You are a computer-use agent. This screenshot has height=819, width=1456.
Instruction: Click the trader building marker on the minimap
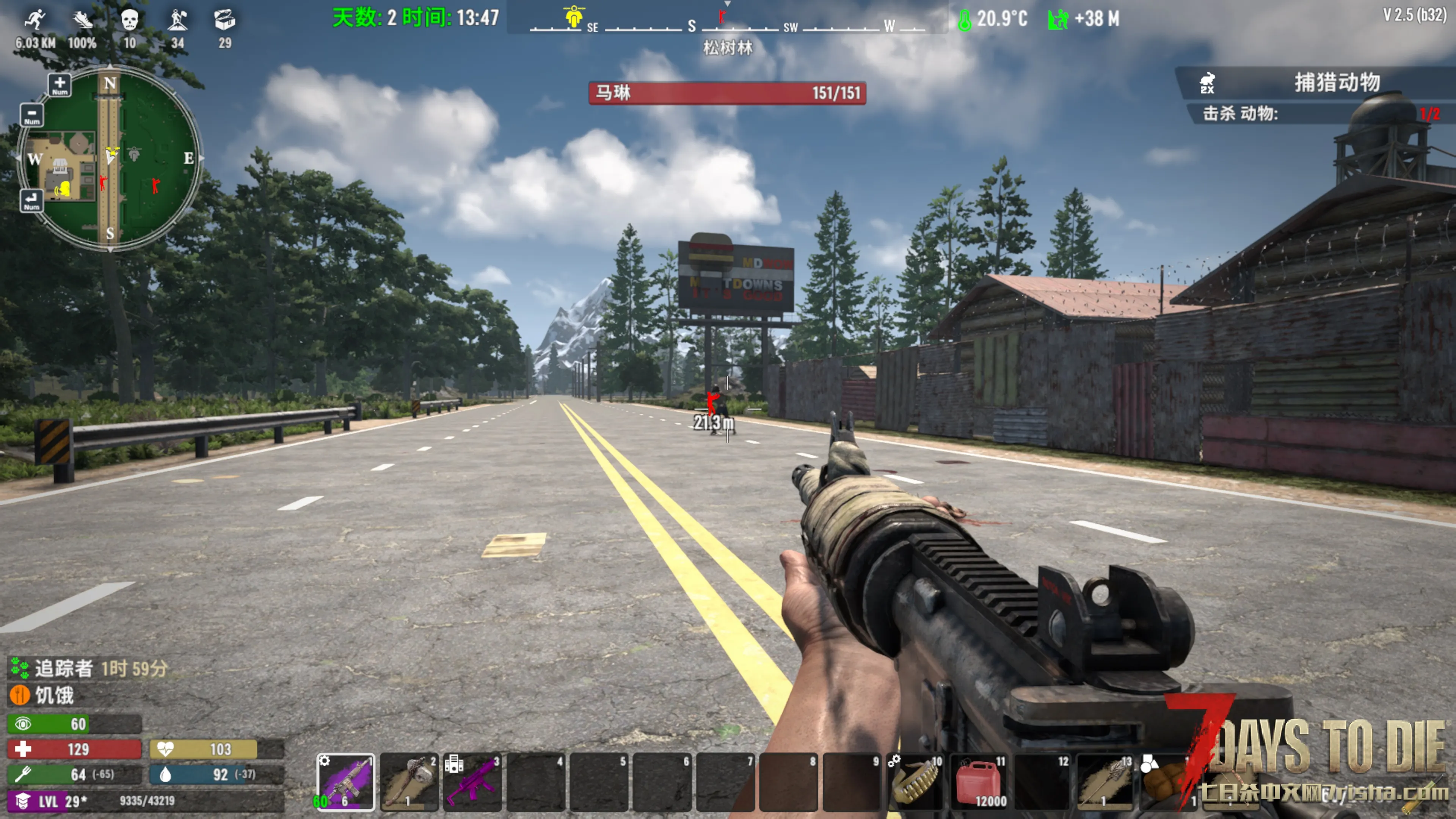pyautogui.click(x=60, y=166)
